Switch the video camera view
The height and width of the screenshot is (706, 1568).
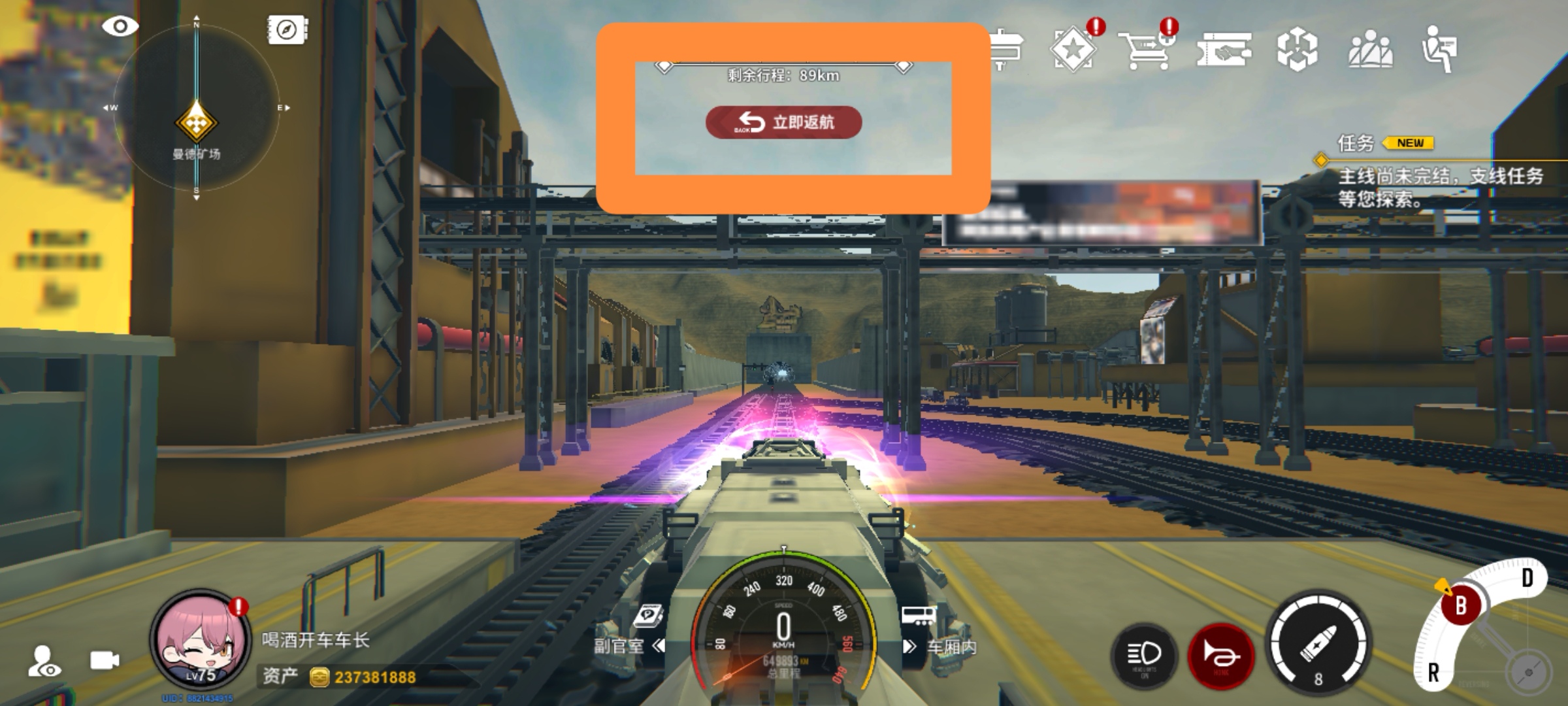pos(105,660)
